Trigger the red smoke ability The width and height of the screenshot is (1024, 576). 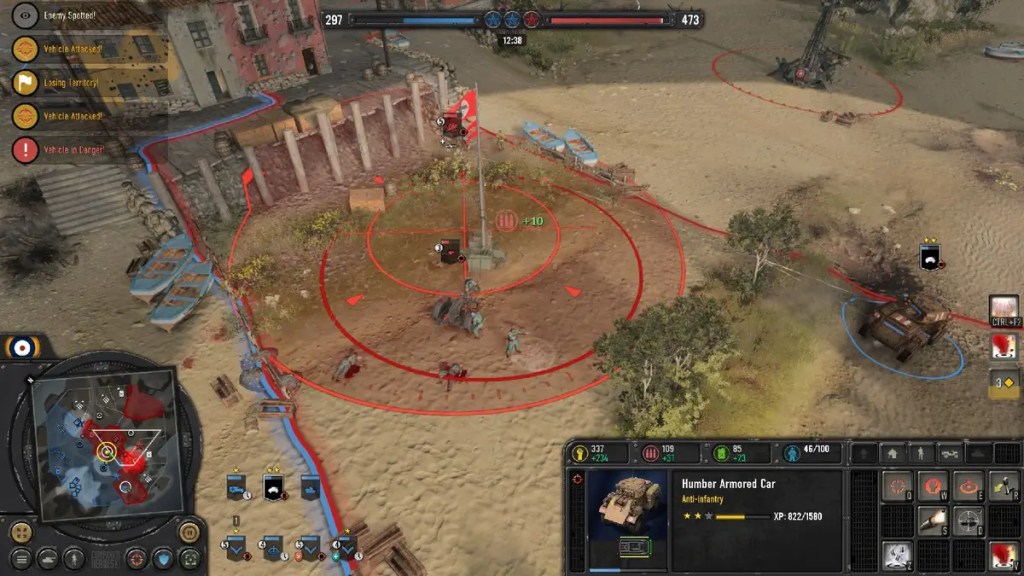1003,555
